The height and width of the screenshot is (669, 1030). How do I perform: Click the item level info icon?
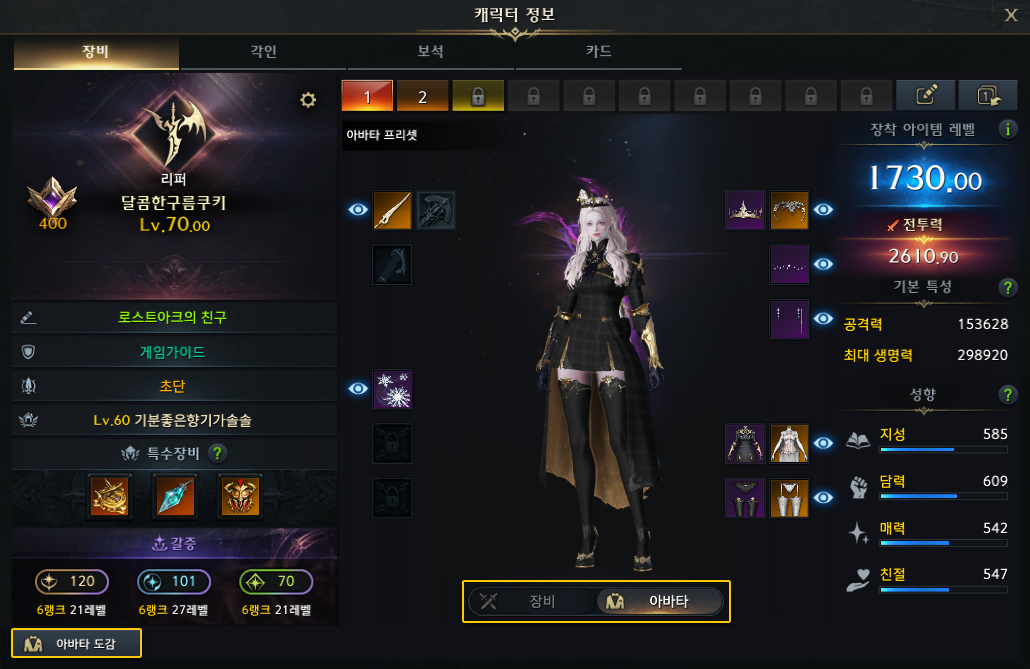[x=1008, y=129]
